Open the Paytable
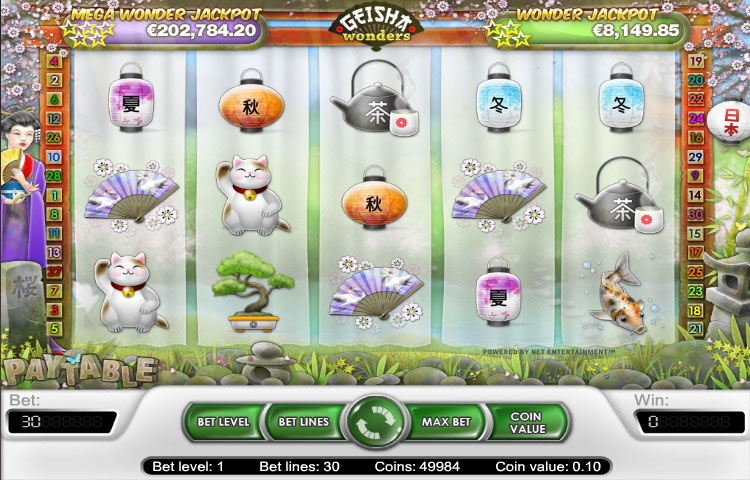Image resolution: width=750 pixels, height=480 pixels. [x=78, y=370]
